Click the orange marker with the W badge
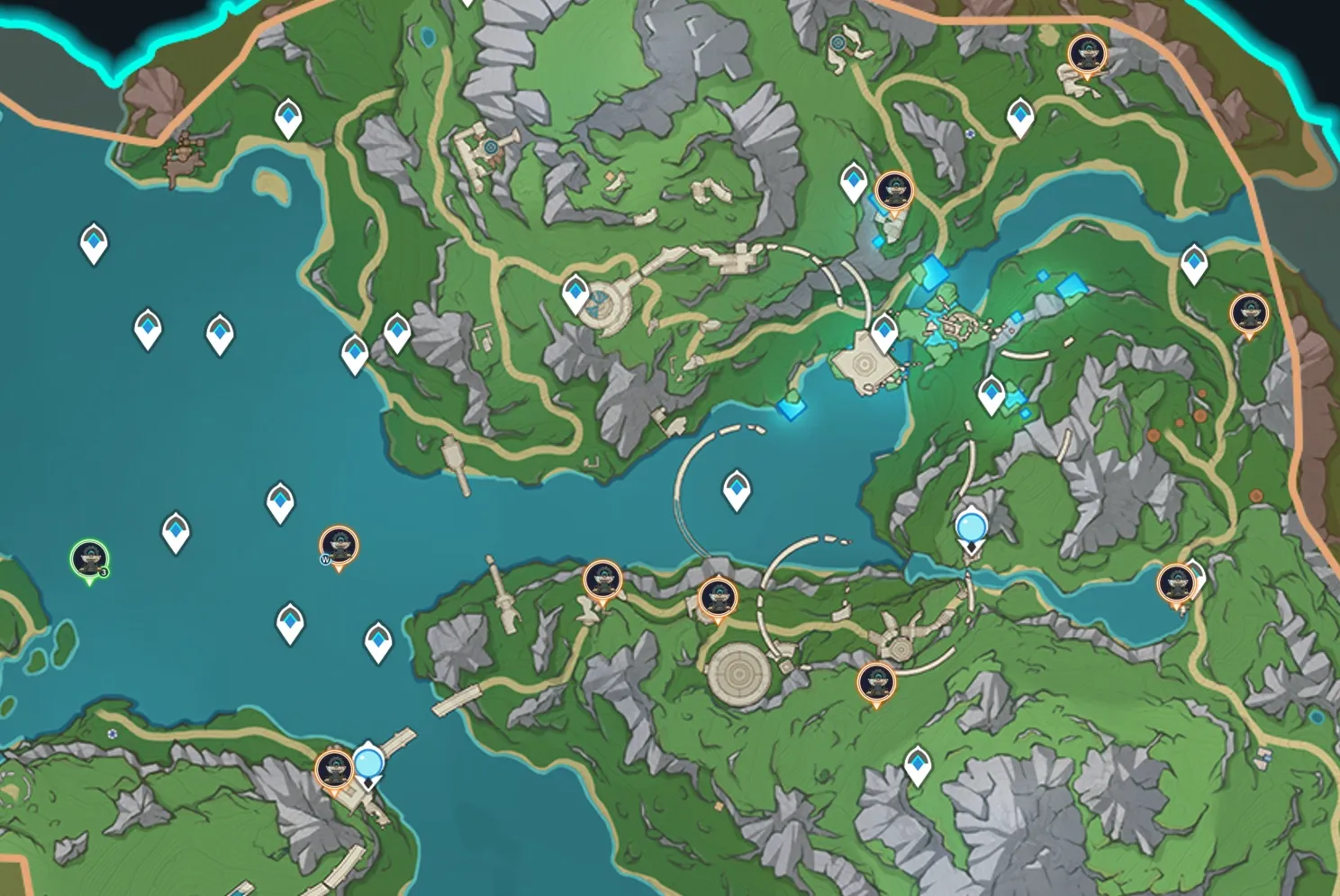Image resolution: width=1340 pixels, height=896 pixels. pos(339,546)
